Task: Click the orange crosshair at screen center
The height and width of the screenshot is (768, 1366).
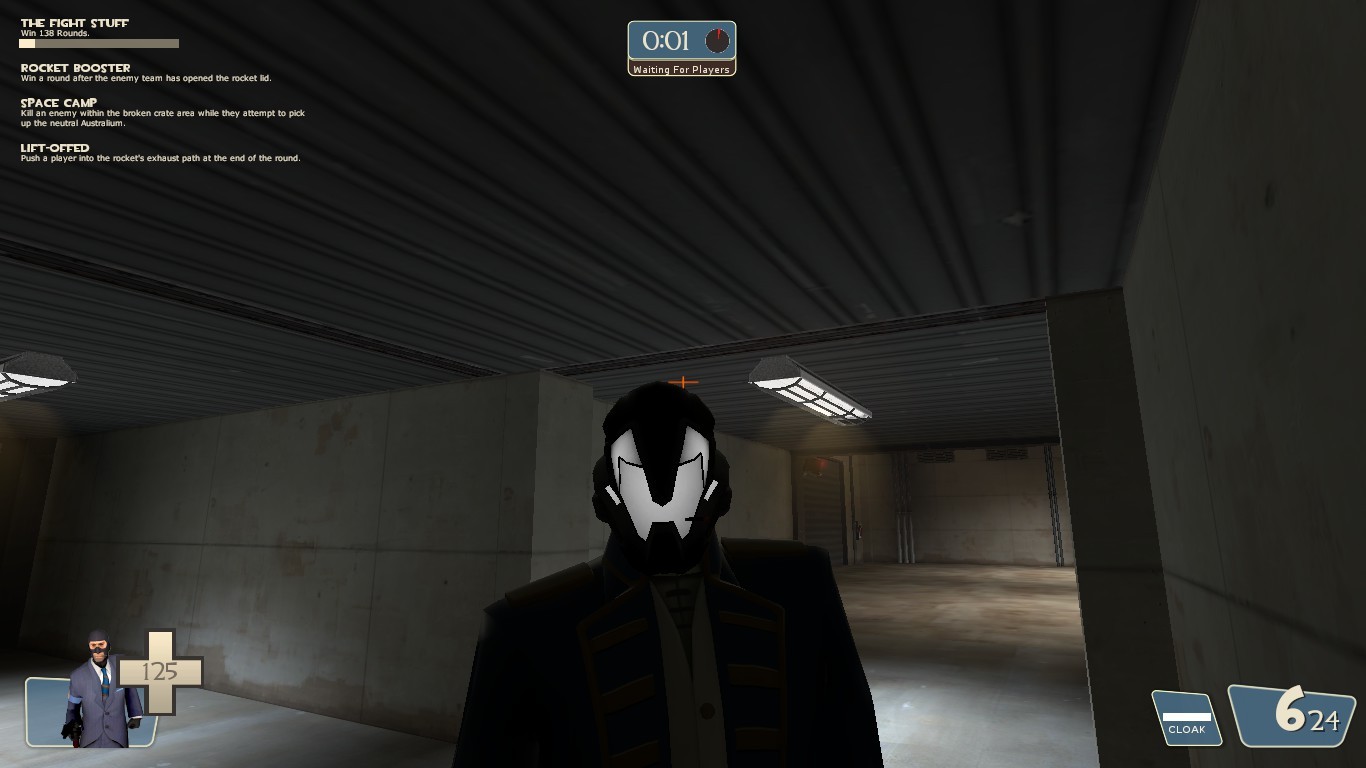Action: pyautogui.click(x=683, y=381)
